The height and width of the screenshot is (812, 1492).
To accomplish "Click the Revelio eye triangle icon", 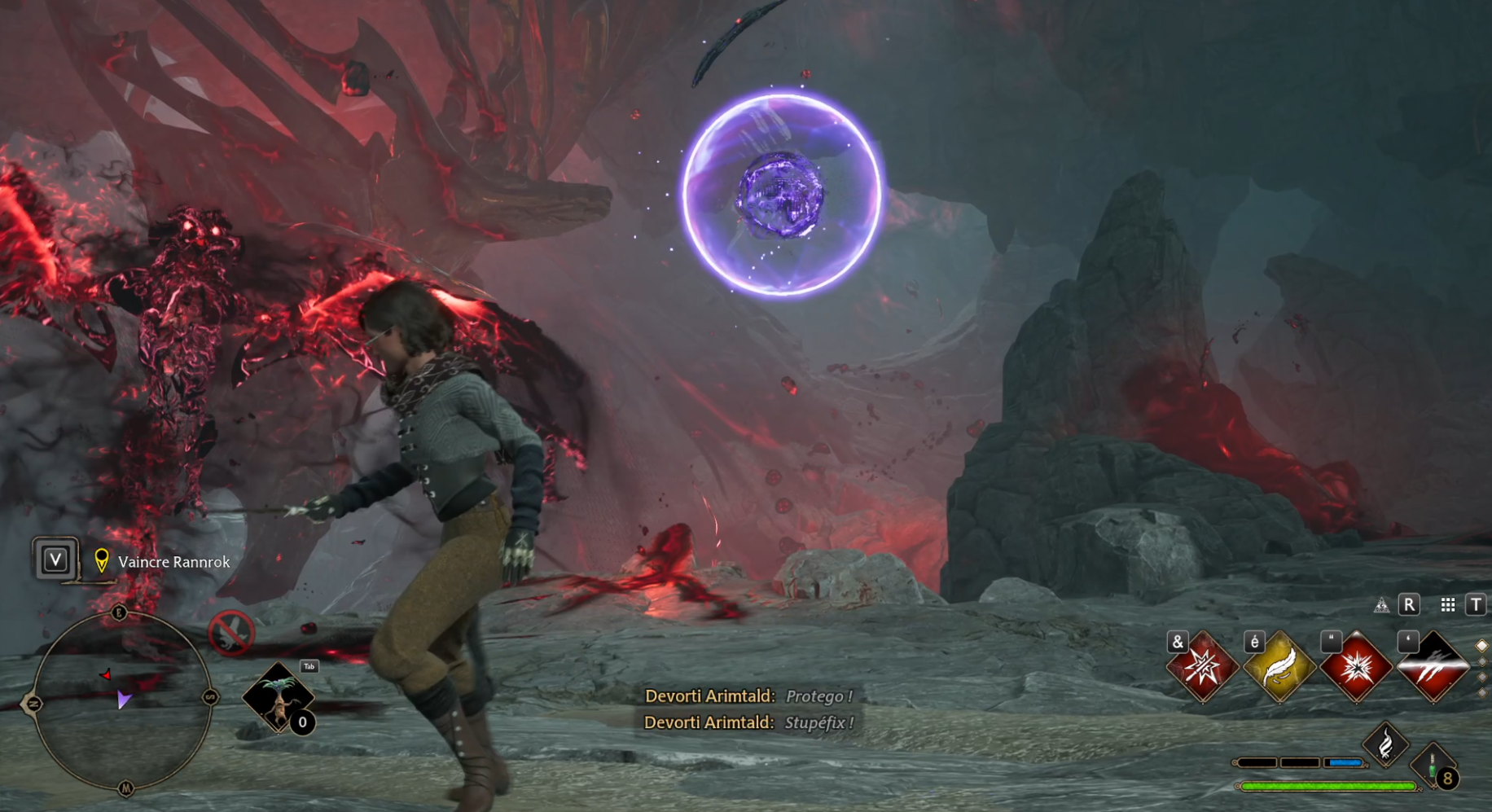I will pyautogui.click(x=1381, y=605).
